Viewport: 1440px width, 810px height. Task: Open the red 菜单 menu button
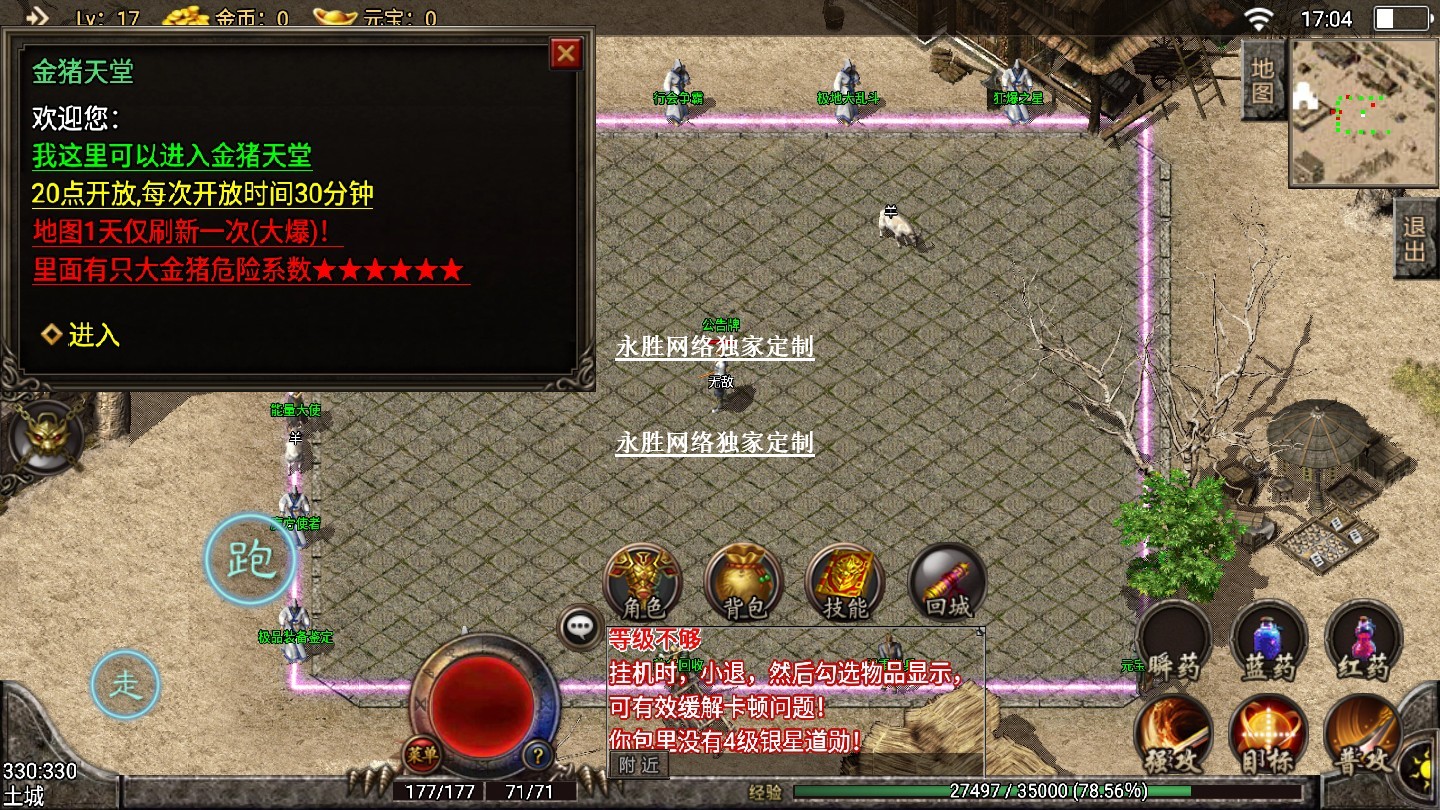point(421,754)
